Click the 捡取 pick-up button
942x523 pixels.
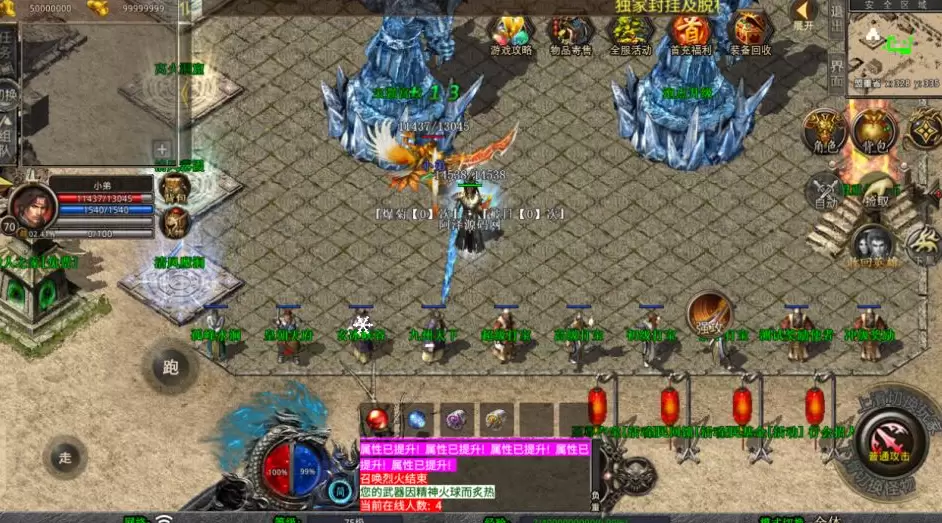point(877,190)
